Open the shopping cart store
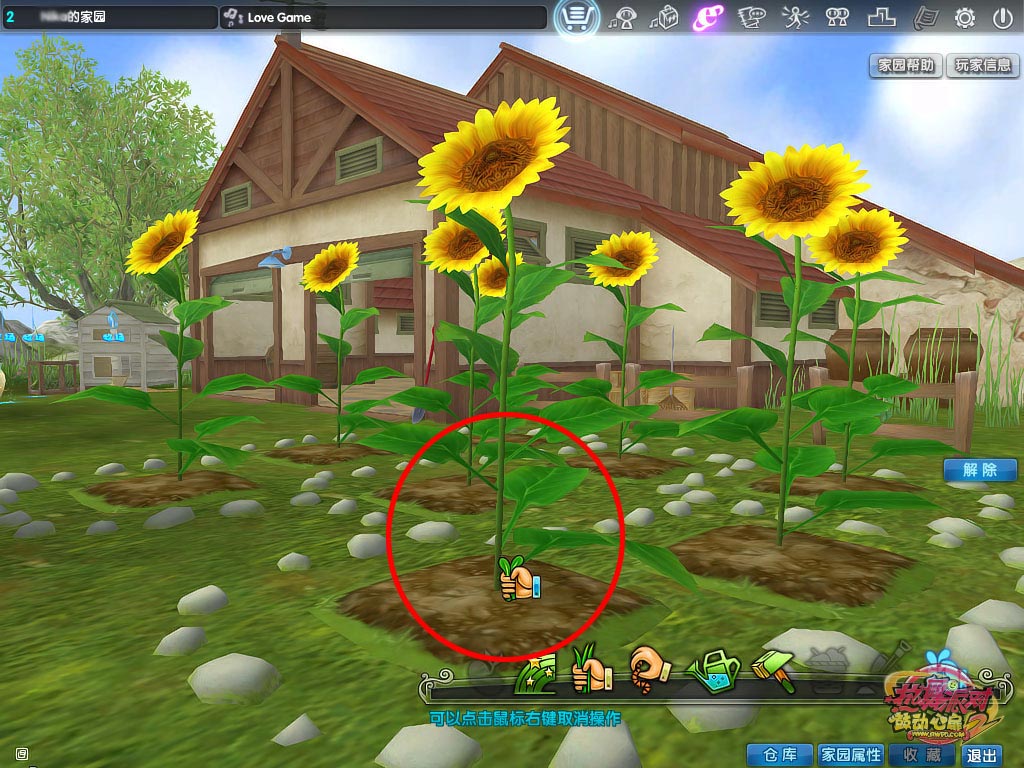Image resolution: width=1024 pixels, height=768 pixels. [576, 17]
